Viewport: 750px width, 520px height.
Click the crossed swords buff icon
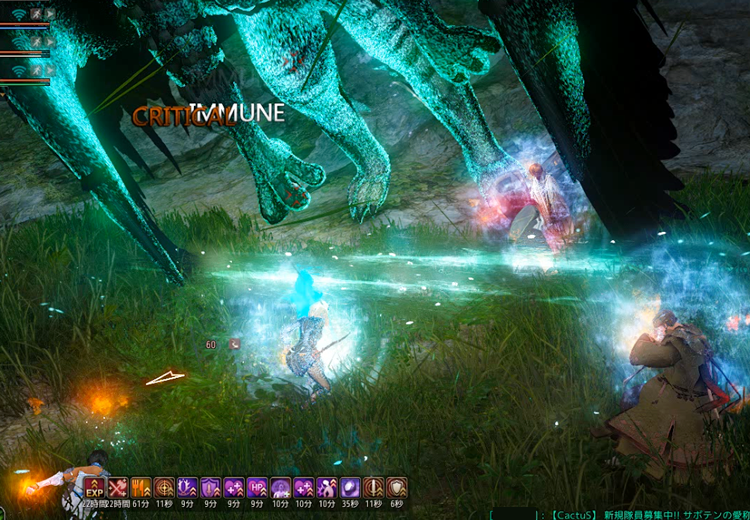[x=118, y=488]
